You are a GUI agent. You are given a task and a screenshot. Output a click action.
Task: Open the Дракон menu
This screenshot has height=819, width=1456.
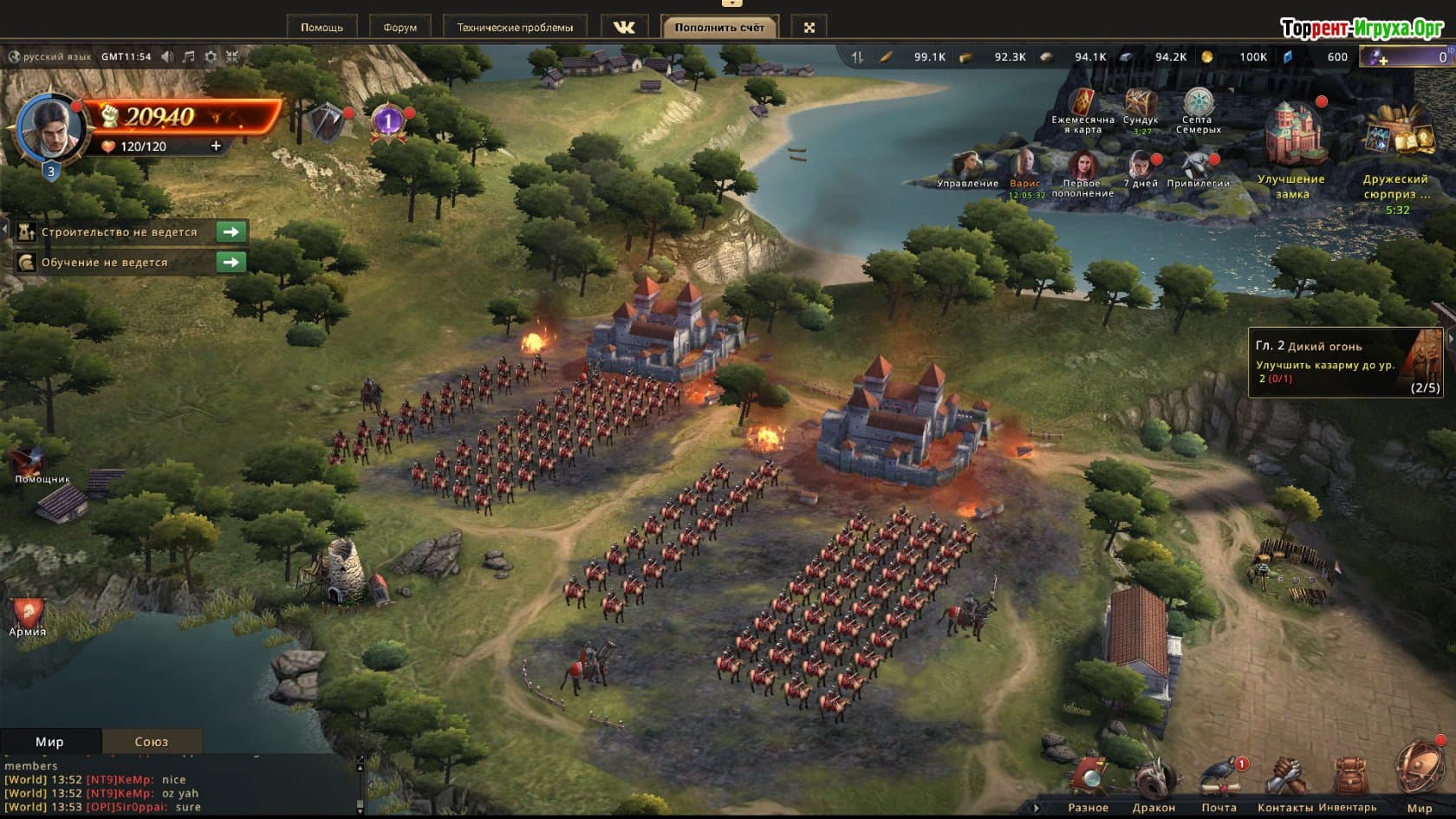coord(1154,783)
